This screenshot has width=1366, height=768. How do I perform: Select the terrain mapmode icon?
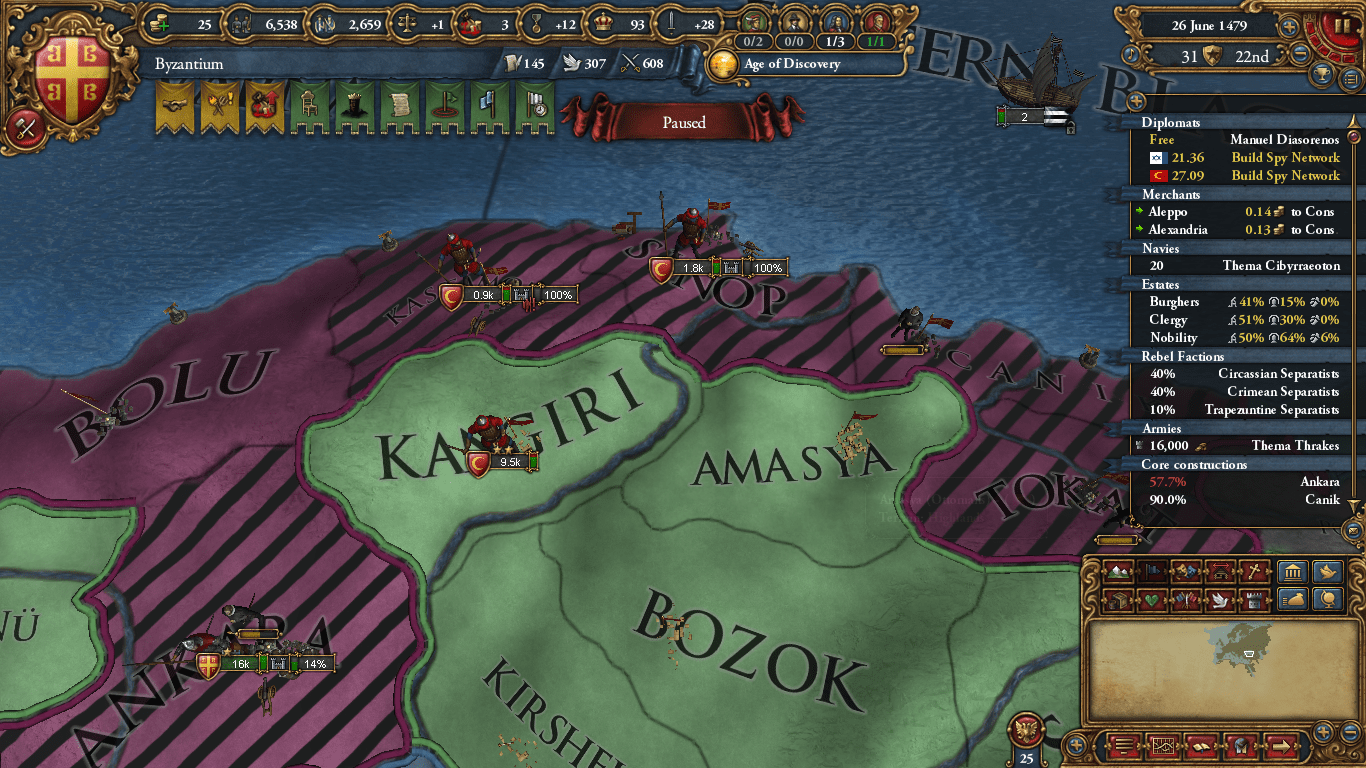coord(1116,572)
